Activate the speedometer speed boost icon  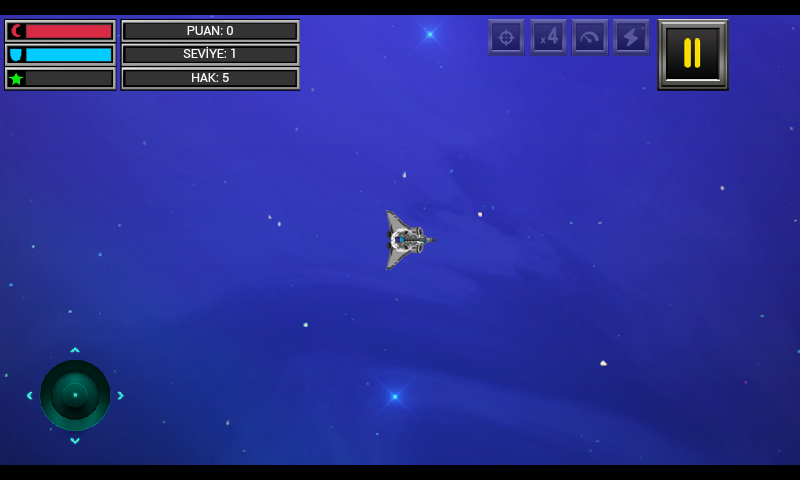coord(590,37)
